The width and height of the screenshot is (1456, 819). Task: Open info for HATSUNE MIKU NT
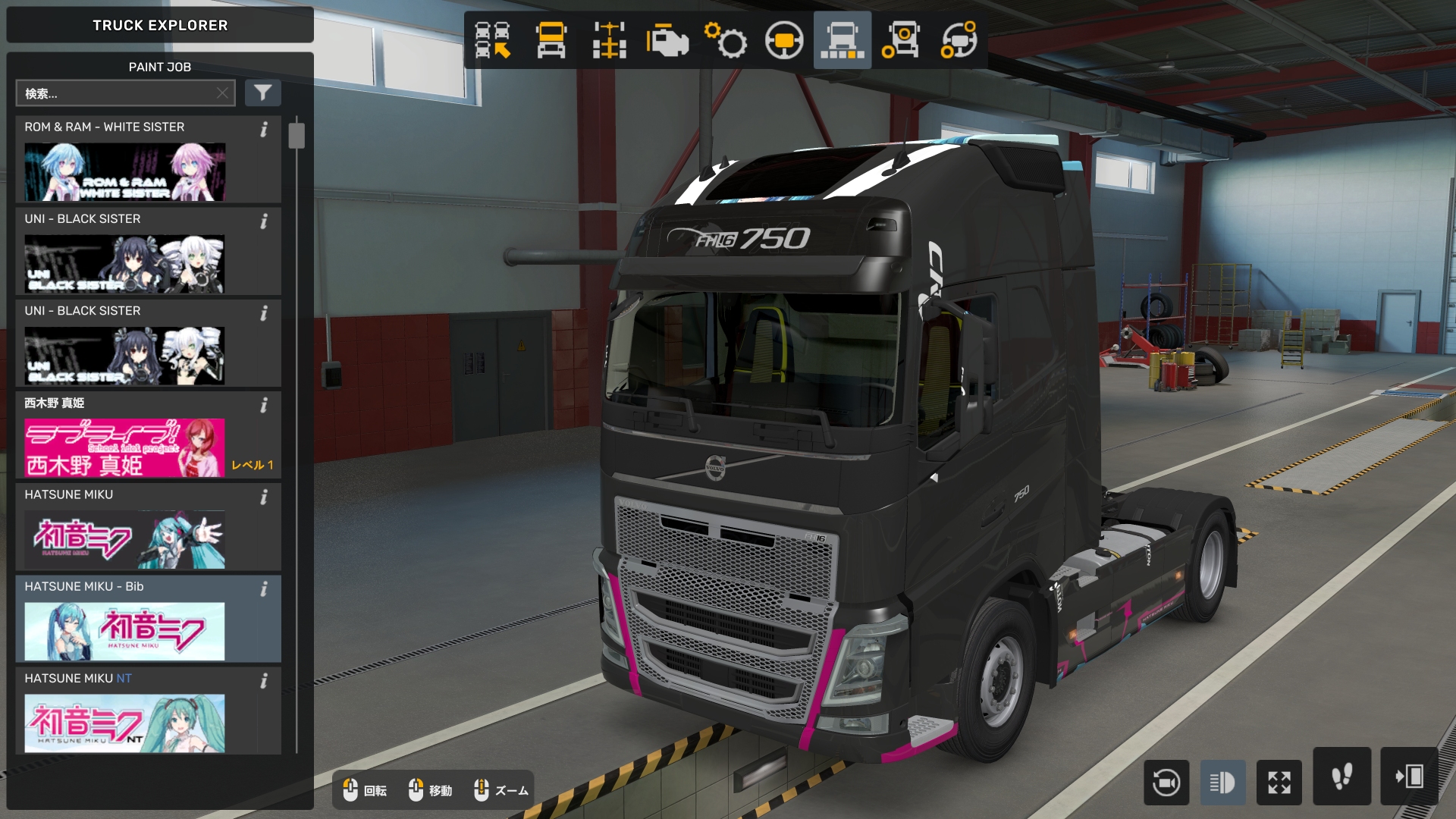pos(264,682)
